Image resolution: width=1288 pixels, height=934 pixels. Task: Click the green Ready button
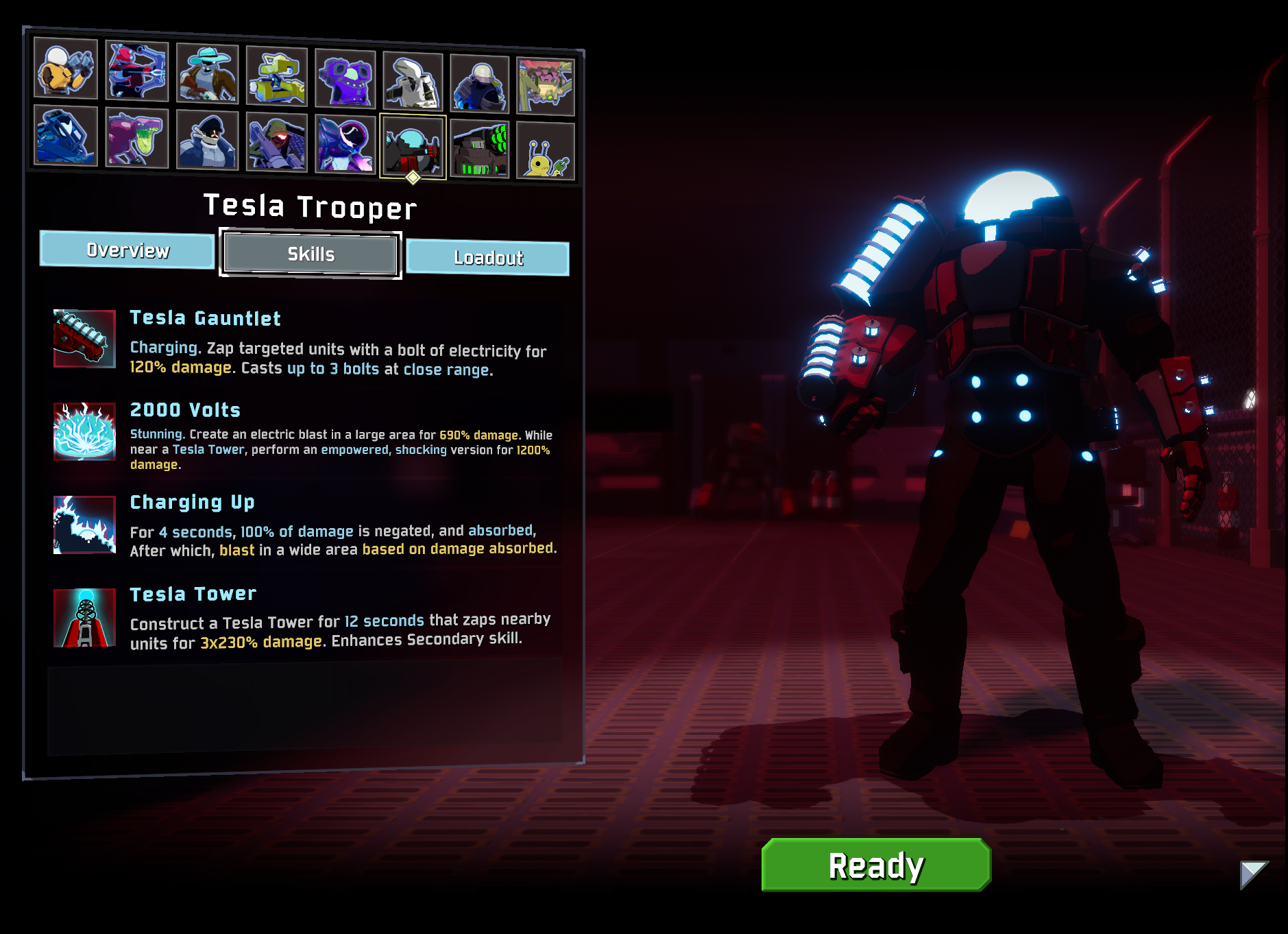[x=875, y=865]
